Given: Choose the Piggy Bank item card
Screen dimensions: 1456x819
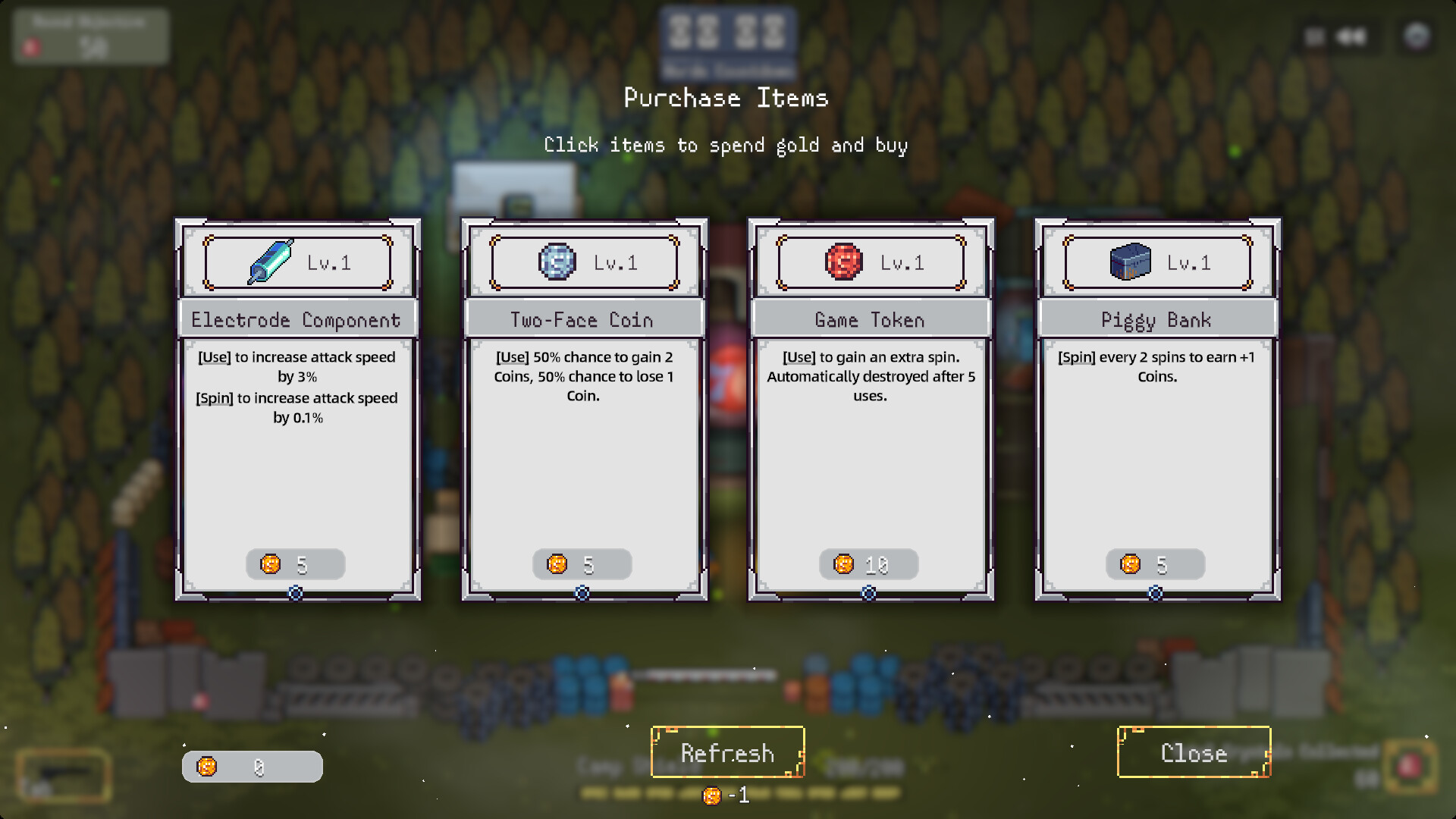Looking at the screenshot, I should coord(1157,409).
